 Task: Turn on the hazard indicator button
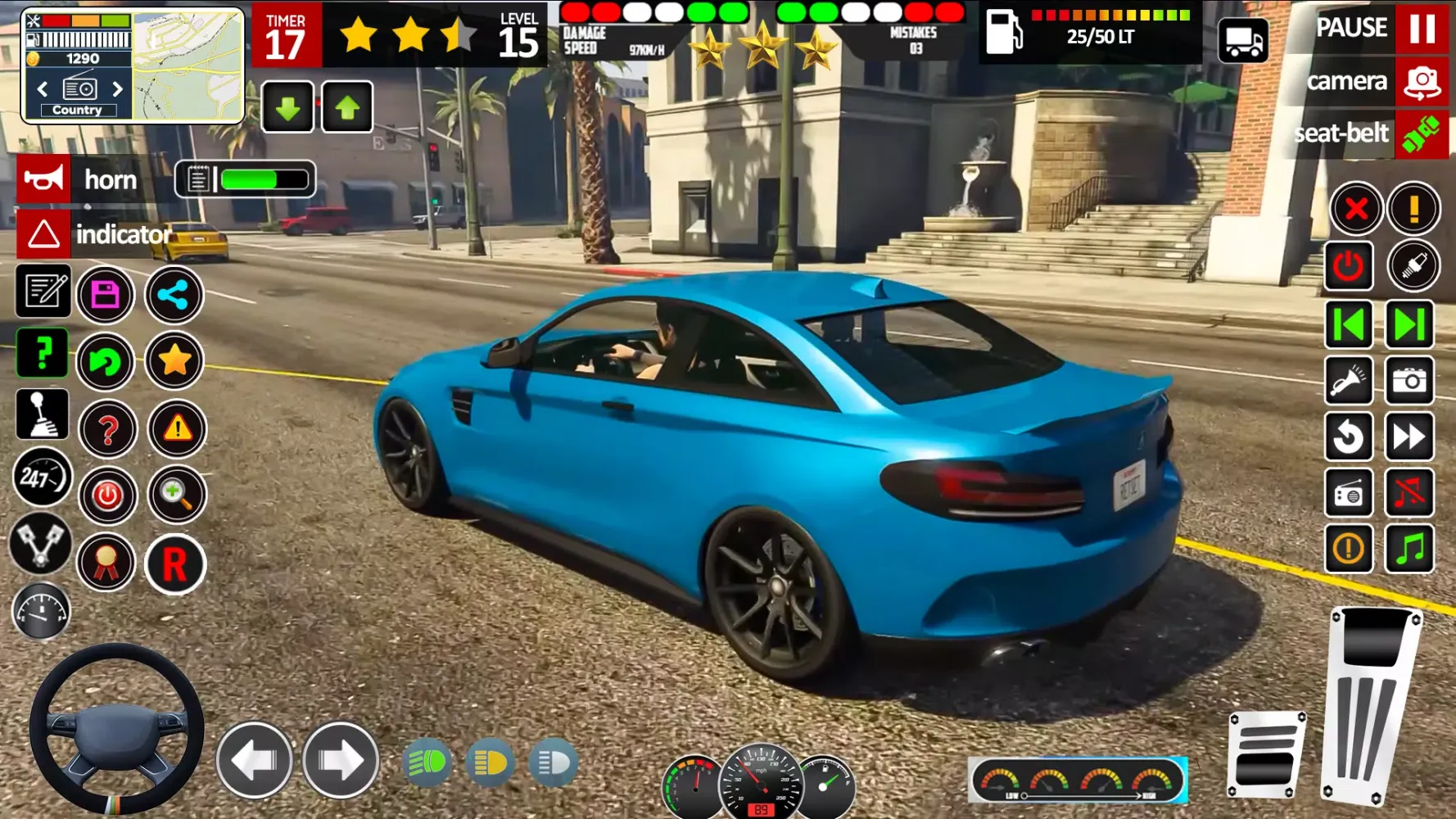point(44,234)
